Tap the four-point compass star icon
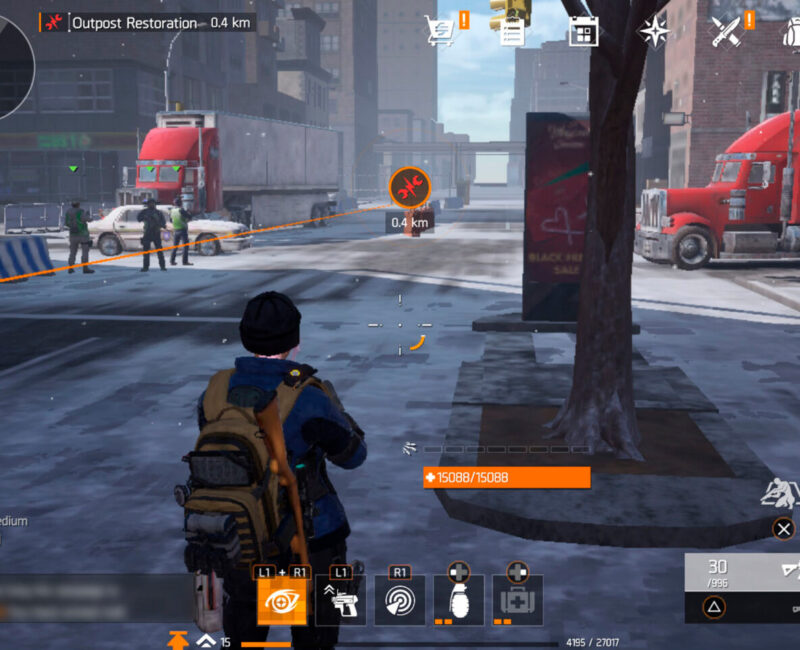 tap(655, 31)
